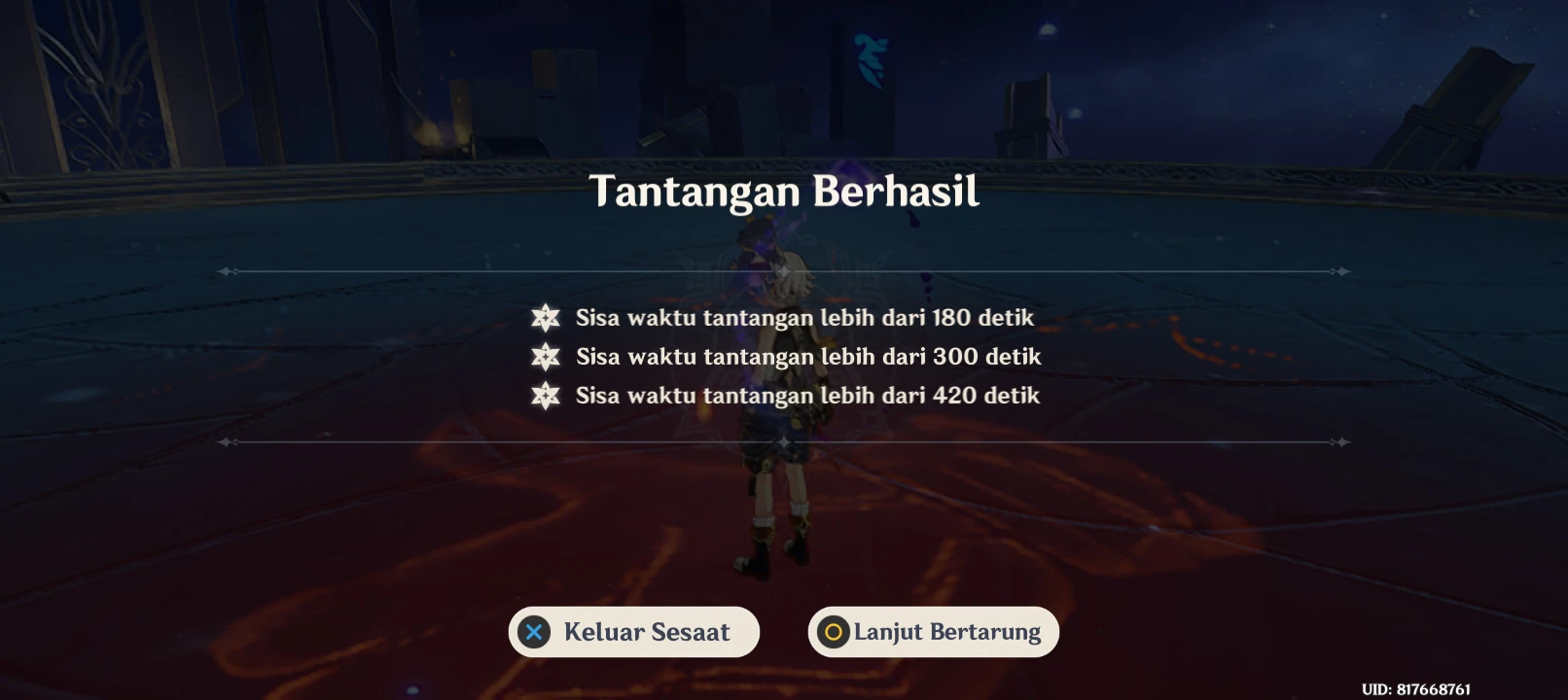Click the star icon beside the 180 detik objective
The image size is (1568, 700).
(546, 317)
